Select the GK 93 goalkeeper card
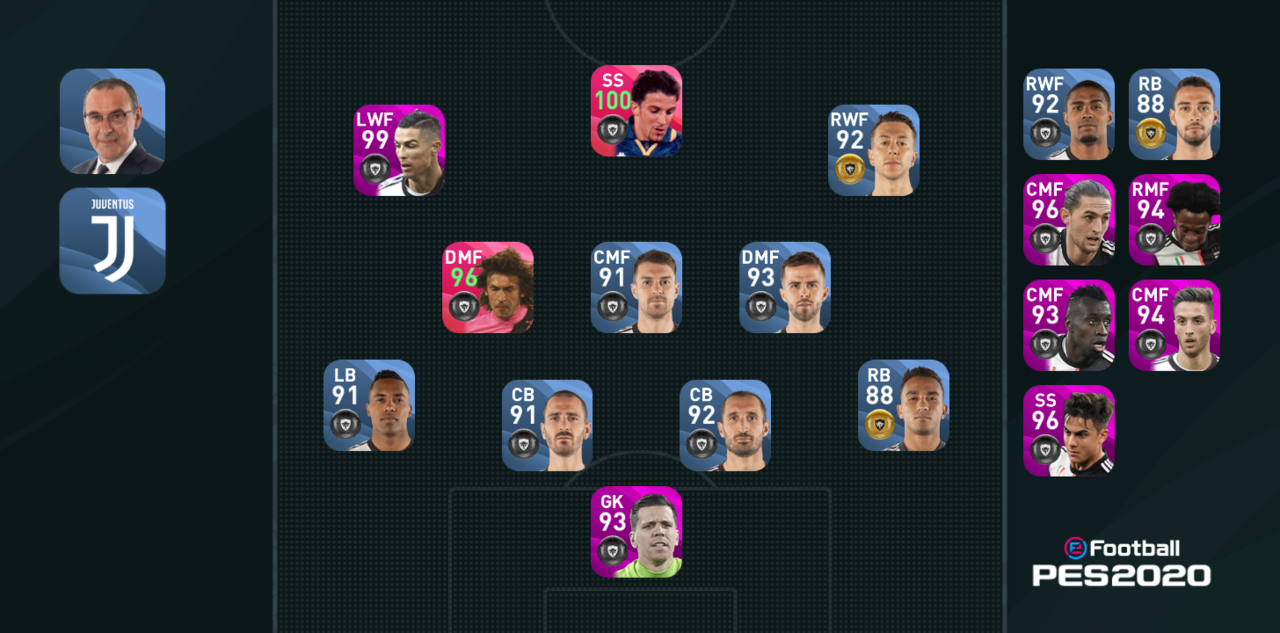This screenshot has height=633, width=1280. (x=636, y=531)
